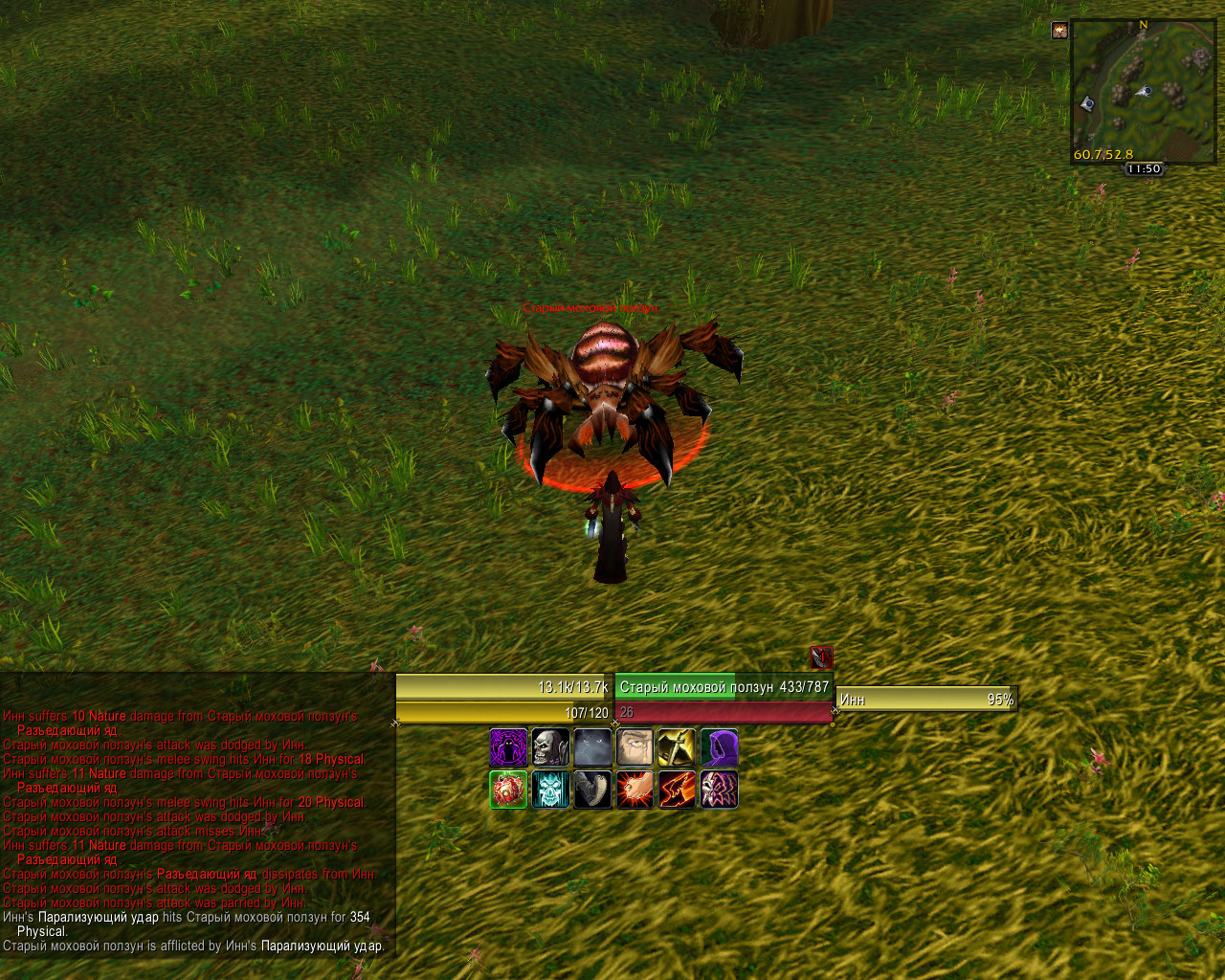Use the hooded skull ability
1225x980 pixels.
click(550, 747)
